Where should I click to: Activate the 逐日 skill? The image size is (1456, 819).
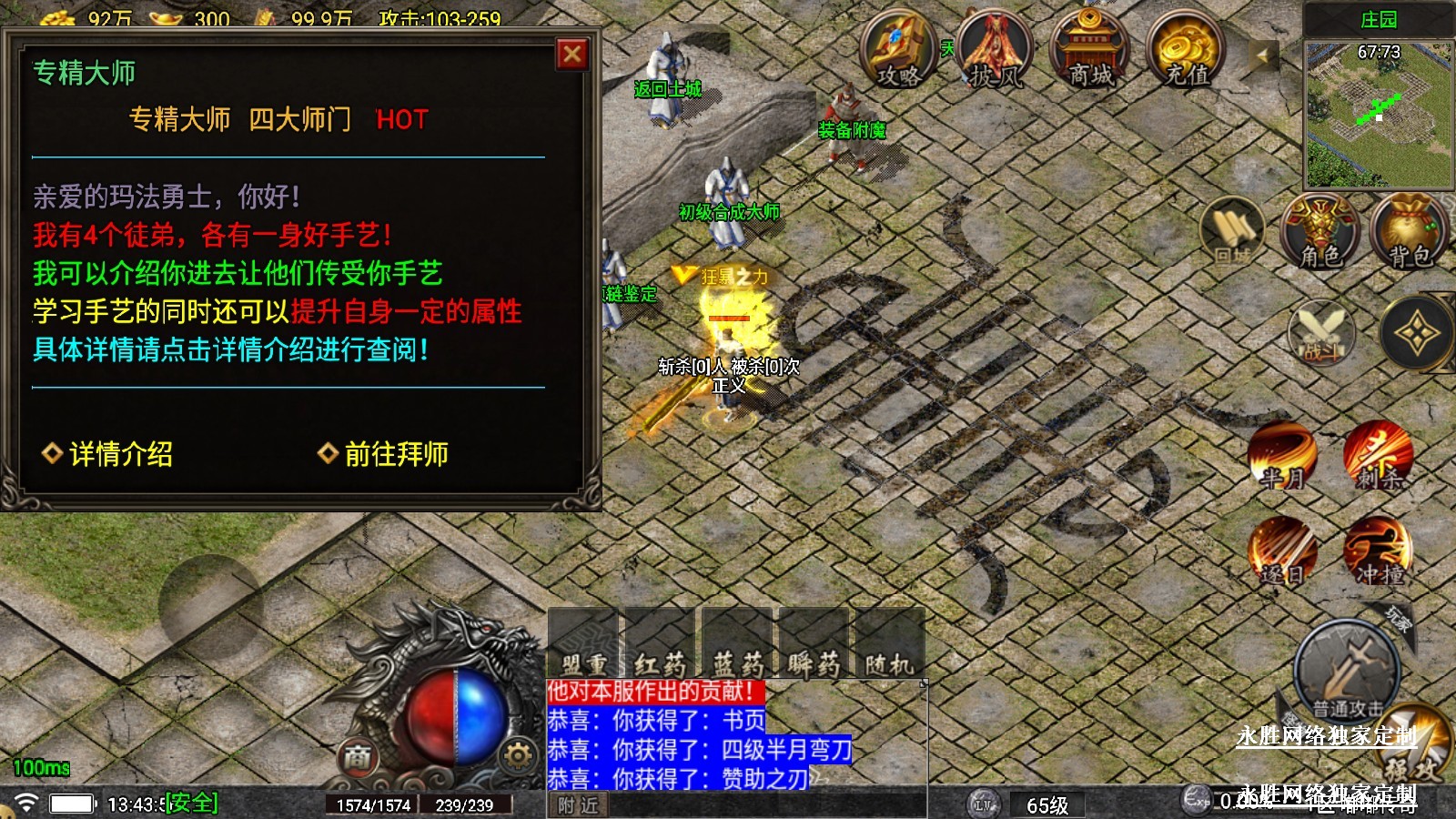pos(1281,551)
